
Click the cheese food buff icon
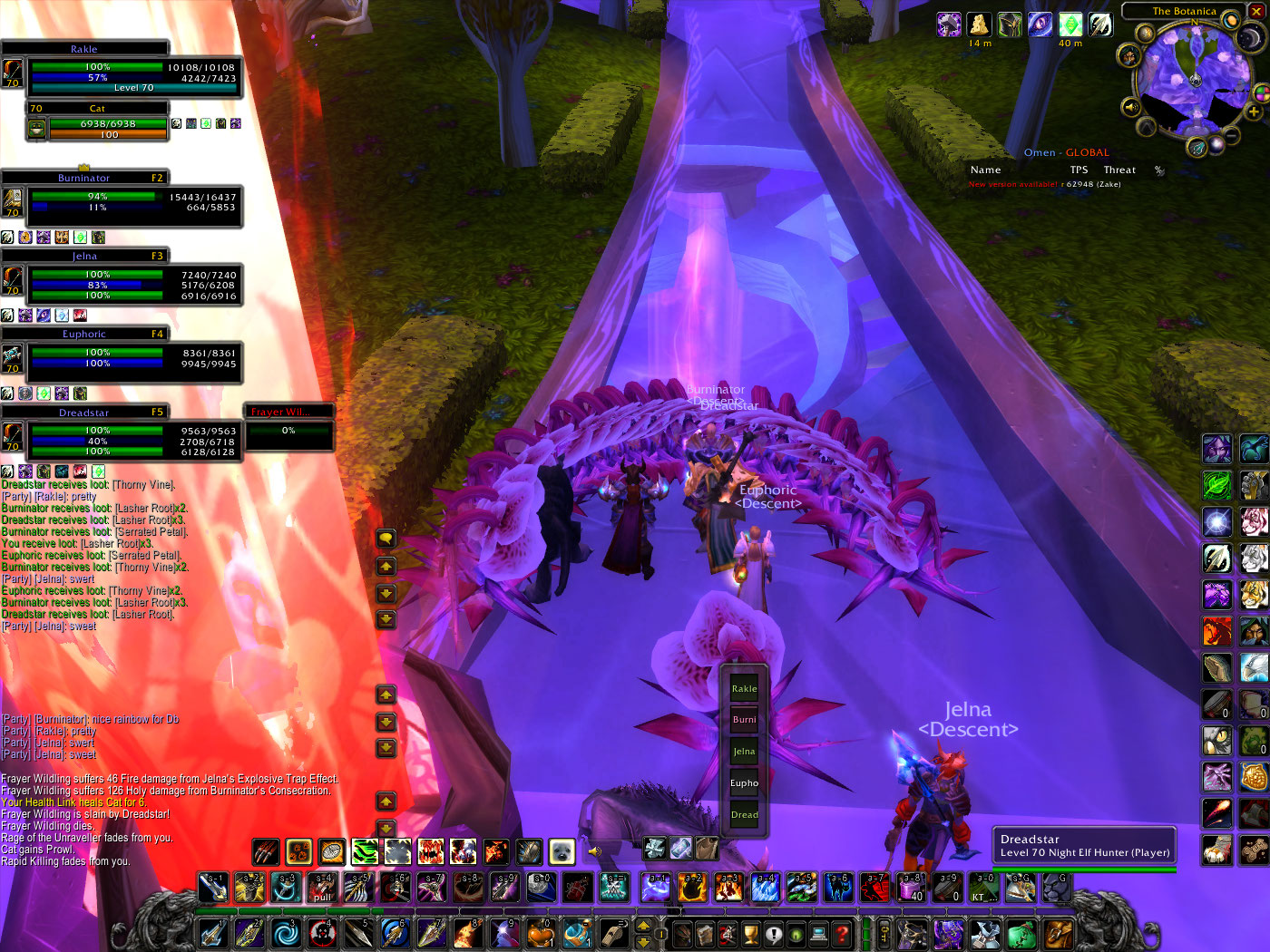pyautogui.click(x=979, y=24)
